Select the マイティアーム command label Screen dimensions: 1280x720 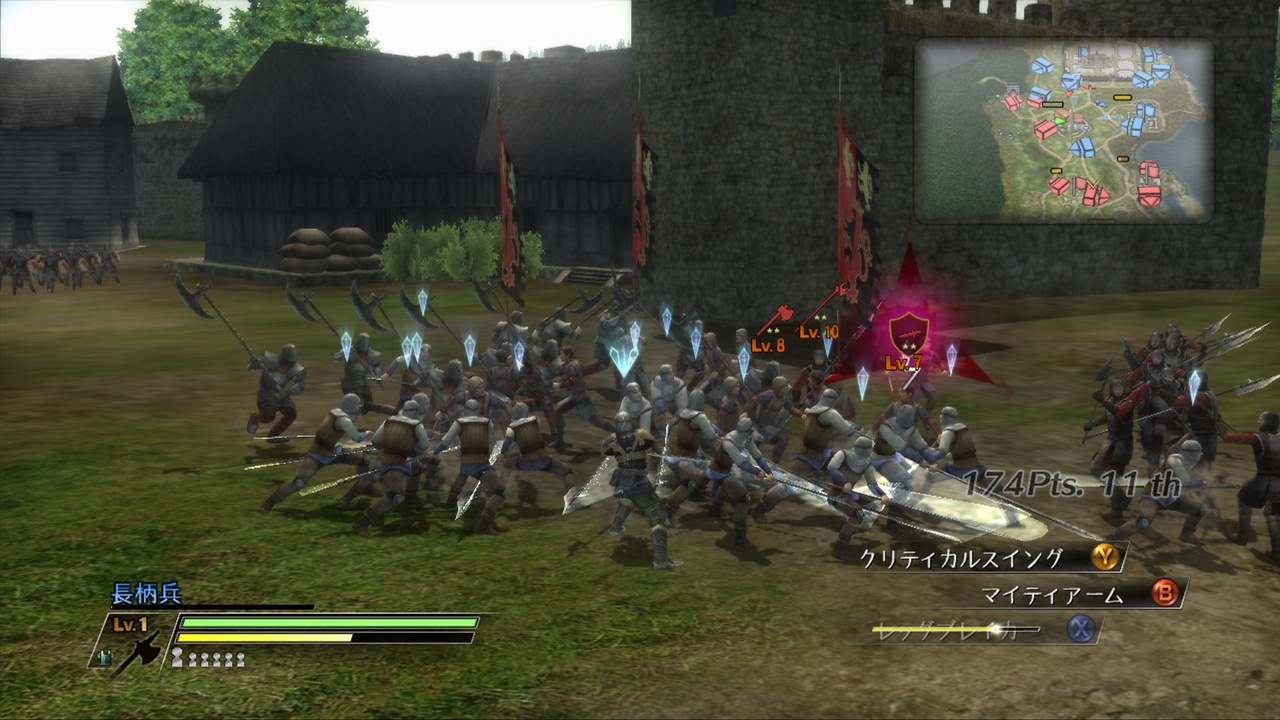coord(1051,594)
